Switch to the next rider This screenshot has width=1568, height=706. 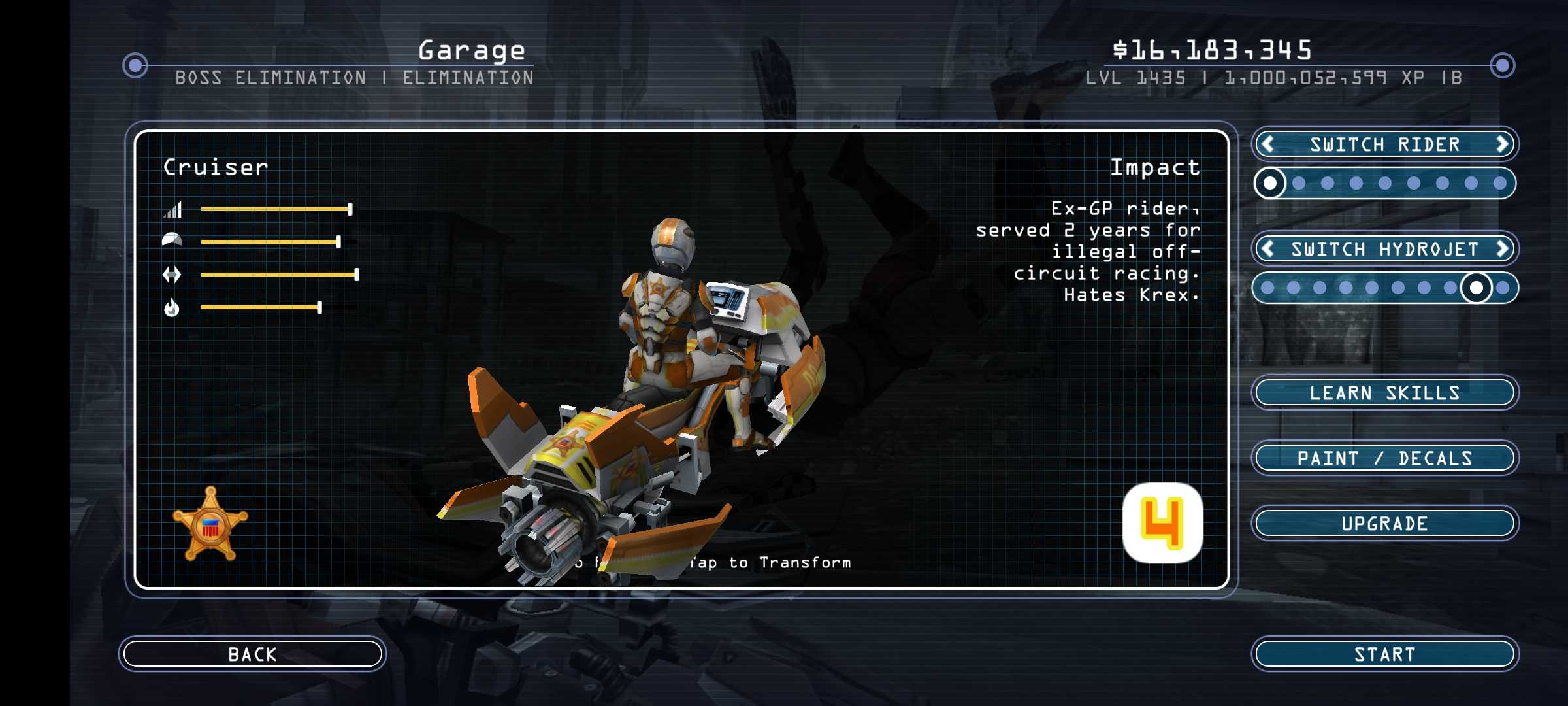point(1502,144)
